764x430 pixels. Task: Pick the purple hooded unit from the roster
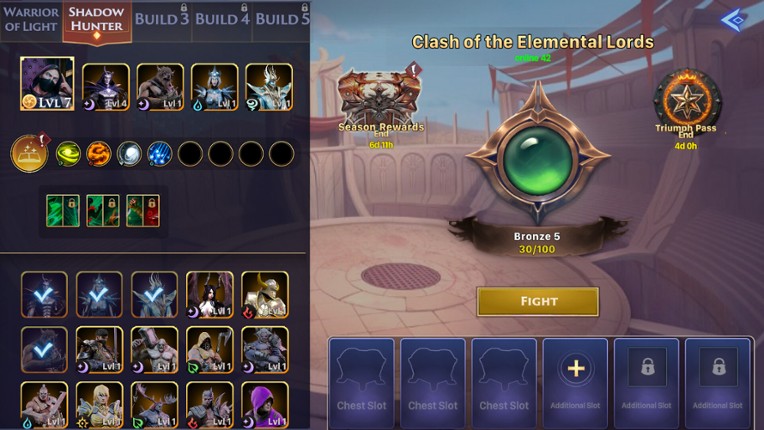[264, 403]
